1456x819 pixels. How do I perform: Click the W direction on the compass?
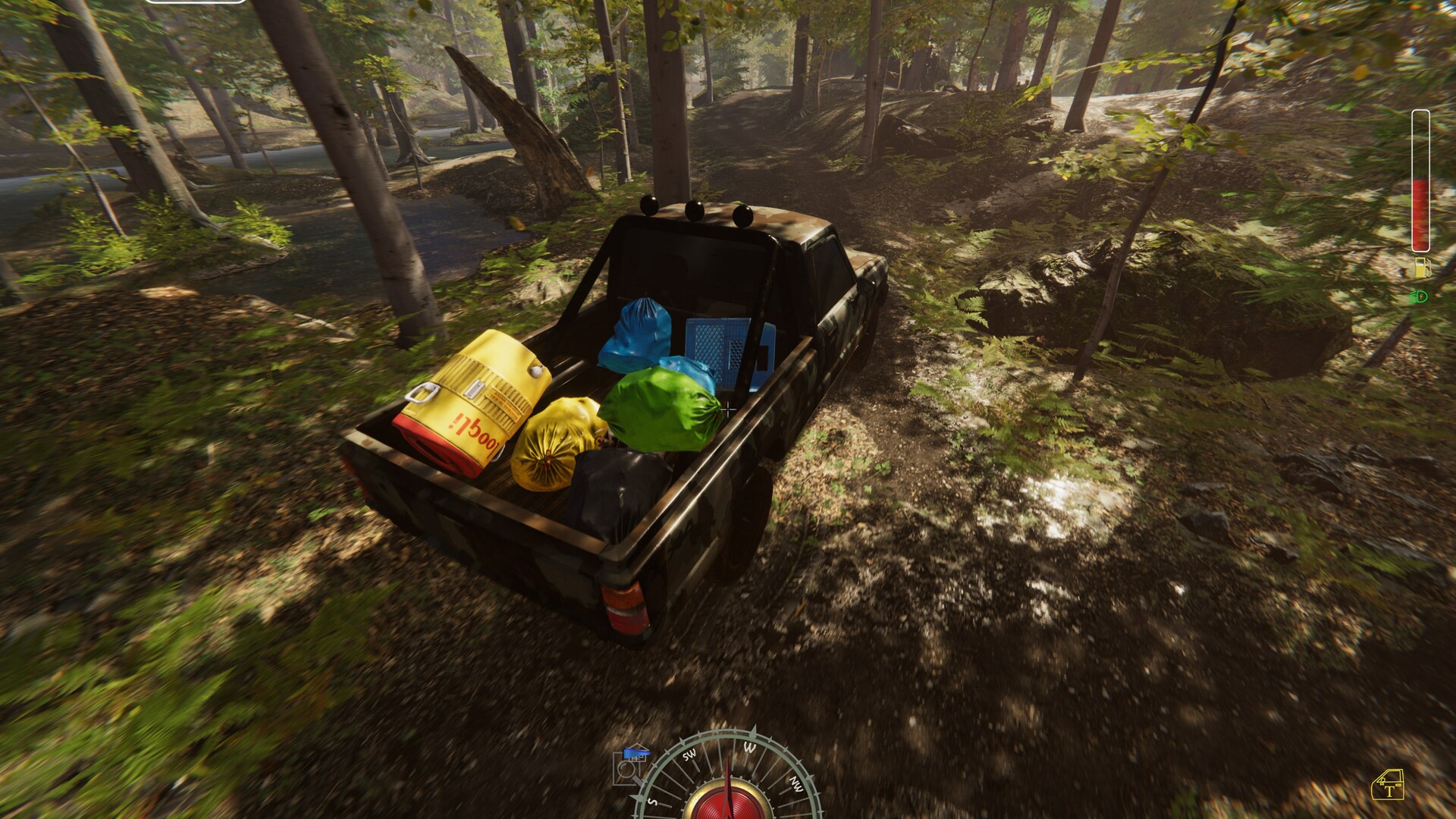click(x=751, y=747)
